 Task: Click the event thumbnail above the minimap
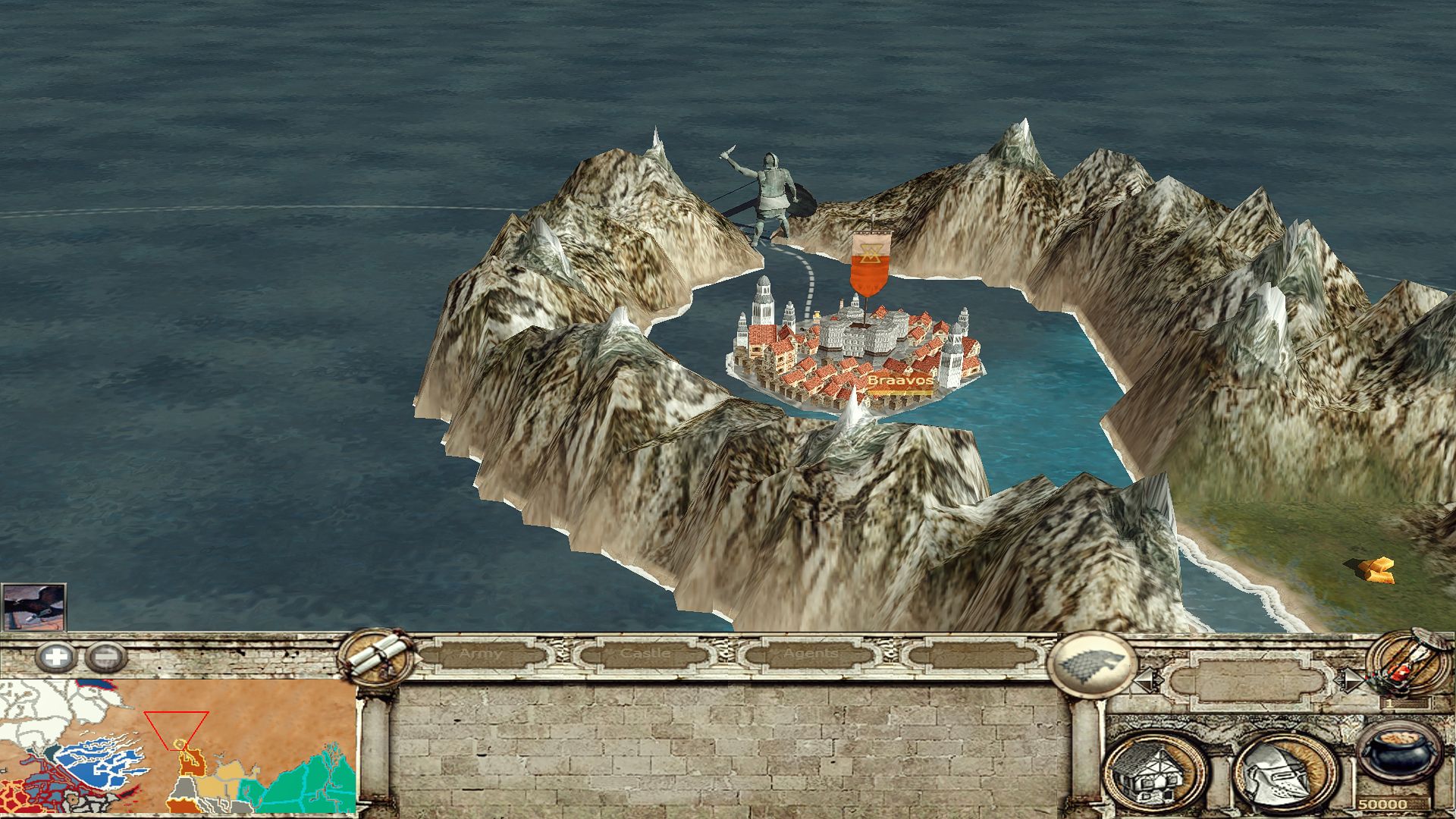point(33,607)
